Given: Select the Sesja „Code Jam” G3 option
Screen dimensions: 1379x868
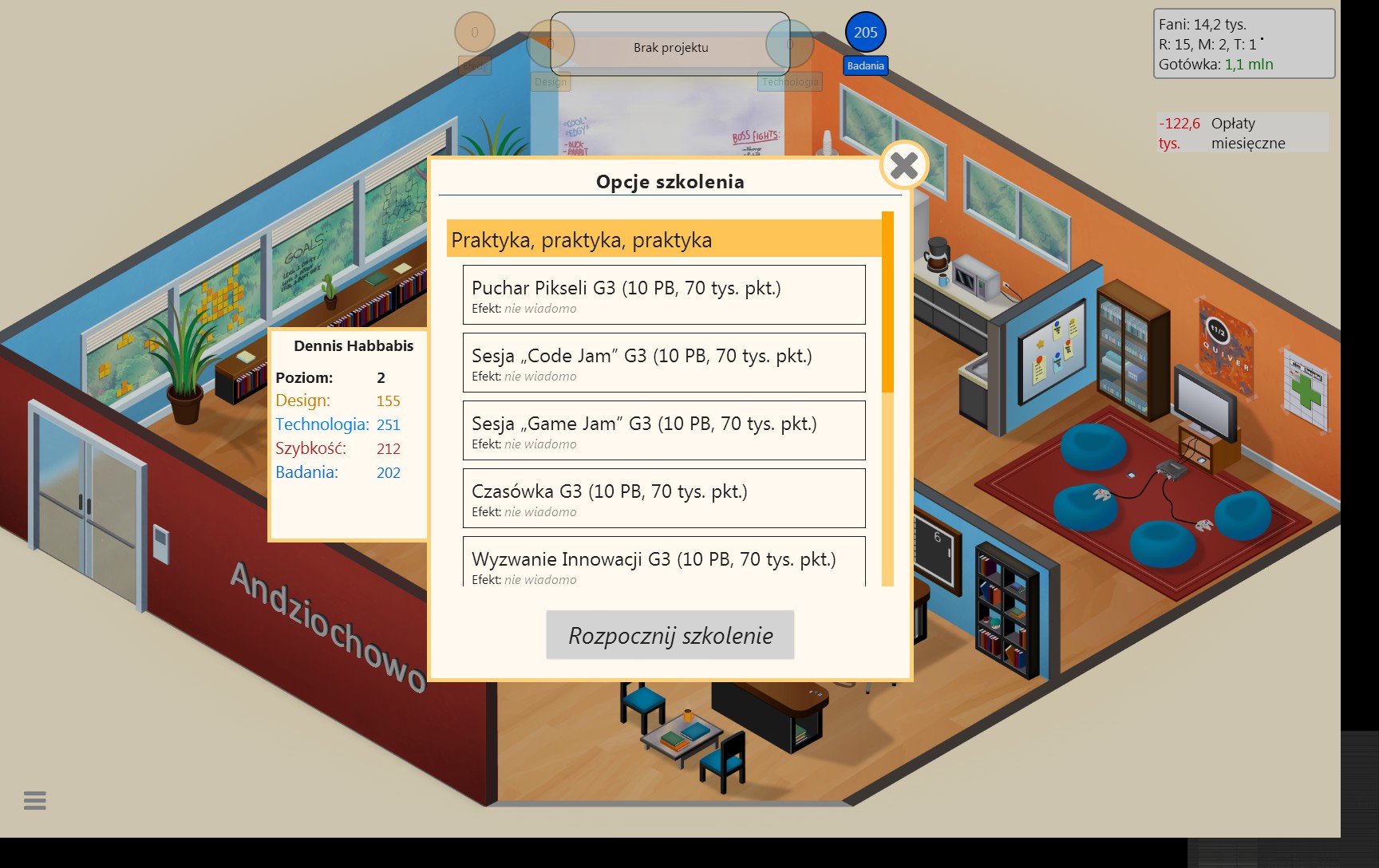Looking at the screenshot, I should pos(664,362).
